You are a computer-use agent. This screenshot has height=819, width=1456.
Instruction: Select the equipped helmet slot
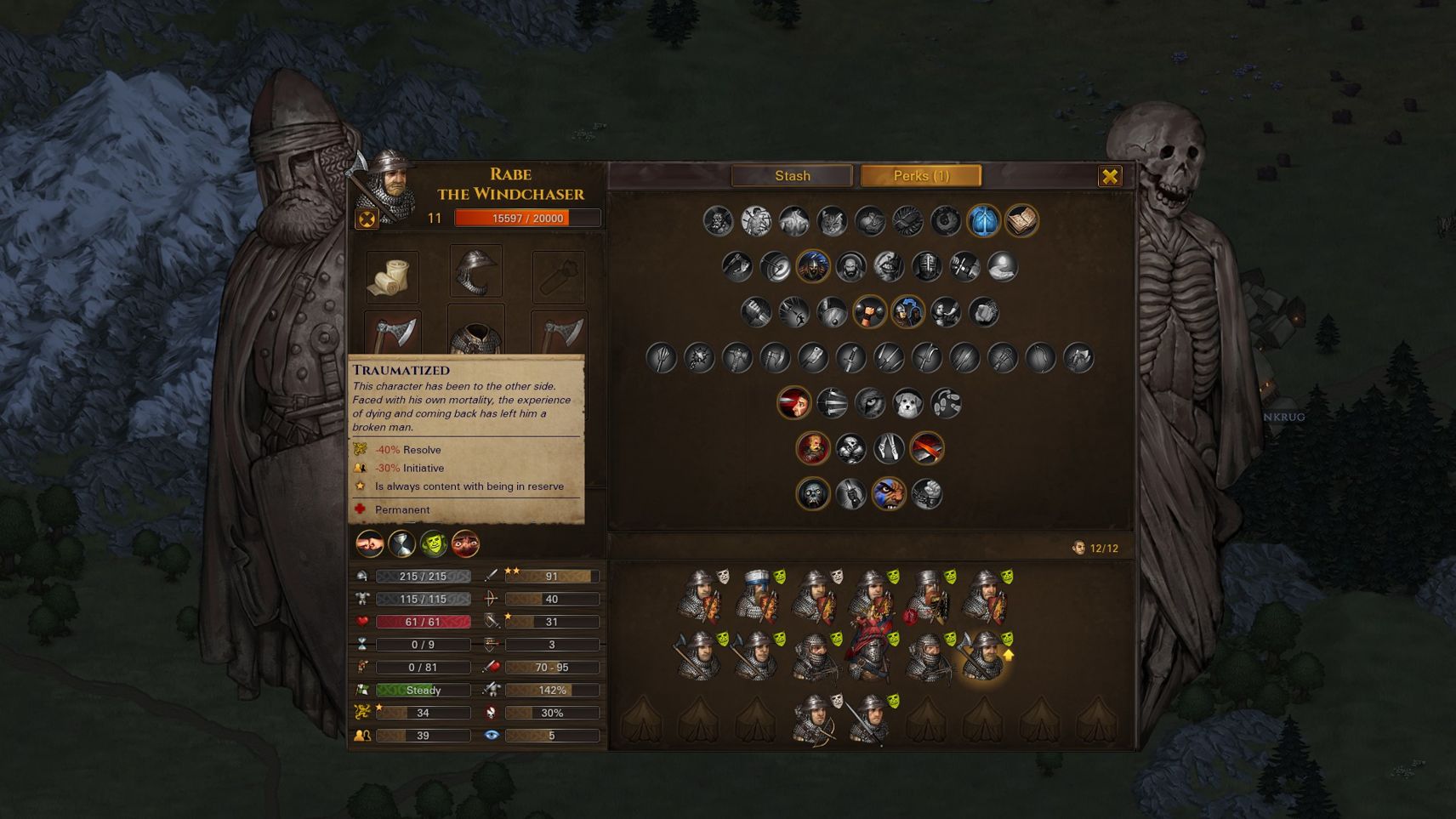[x=475, y=272]
